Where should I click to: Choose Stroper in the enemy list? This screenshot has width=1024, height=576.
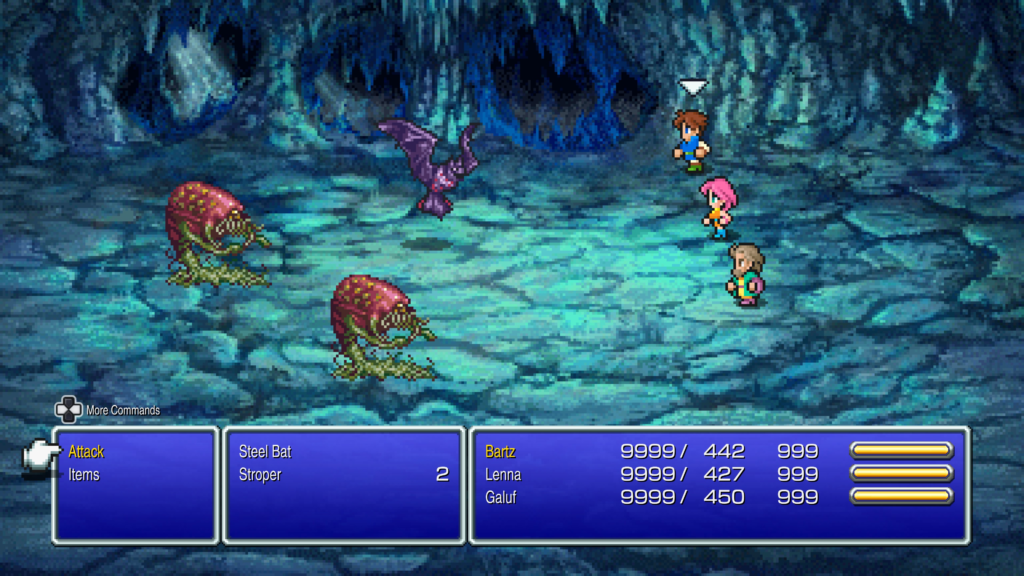point(260,475)
